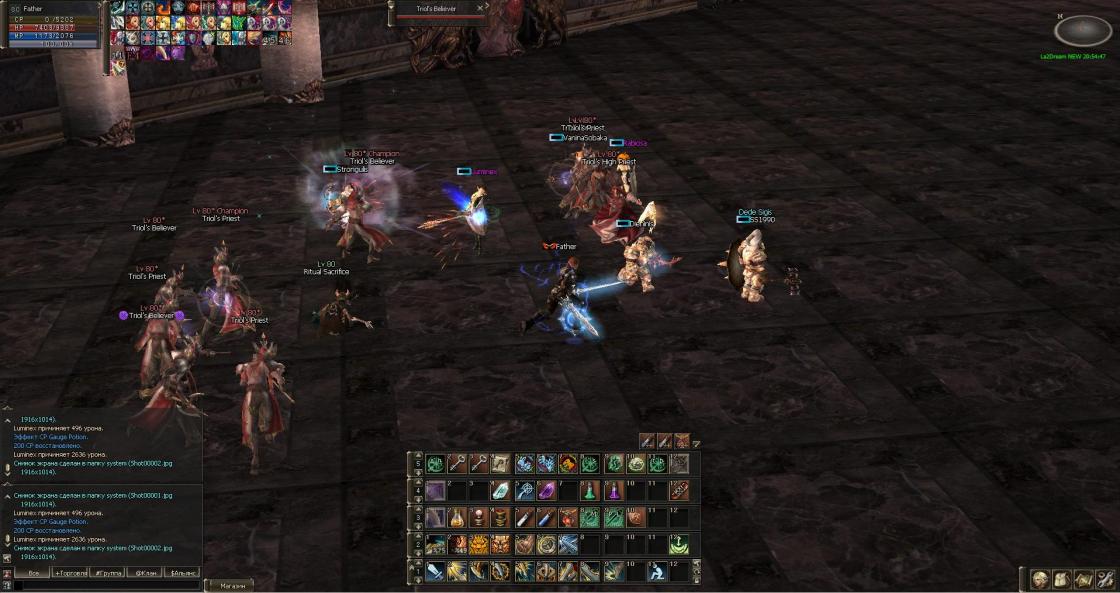Switch to the #Группа party chat tab
The width and height of the screenshot is (1120, 593).
pyautogui.click(x=107, y=572)
